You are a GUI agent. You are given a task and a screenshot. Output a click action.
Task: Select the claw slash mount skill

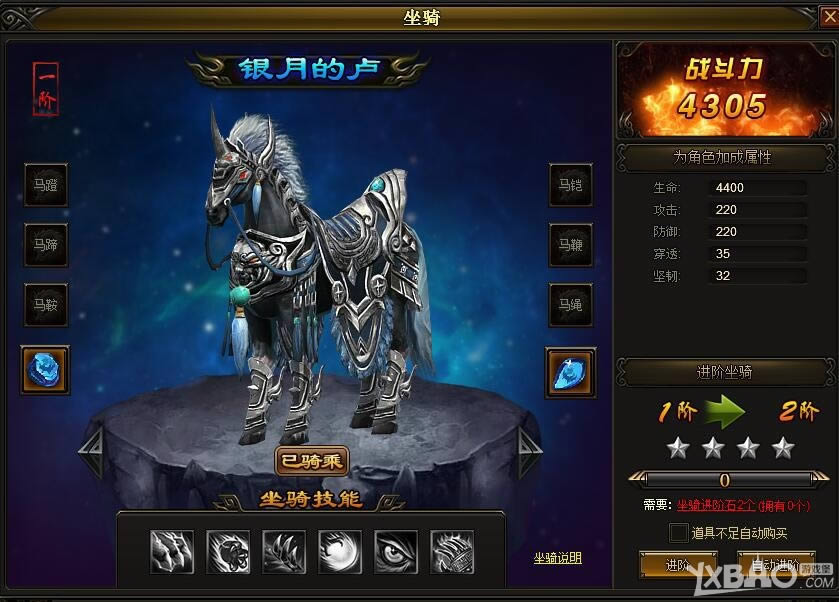(x=172, y=551)
